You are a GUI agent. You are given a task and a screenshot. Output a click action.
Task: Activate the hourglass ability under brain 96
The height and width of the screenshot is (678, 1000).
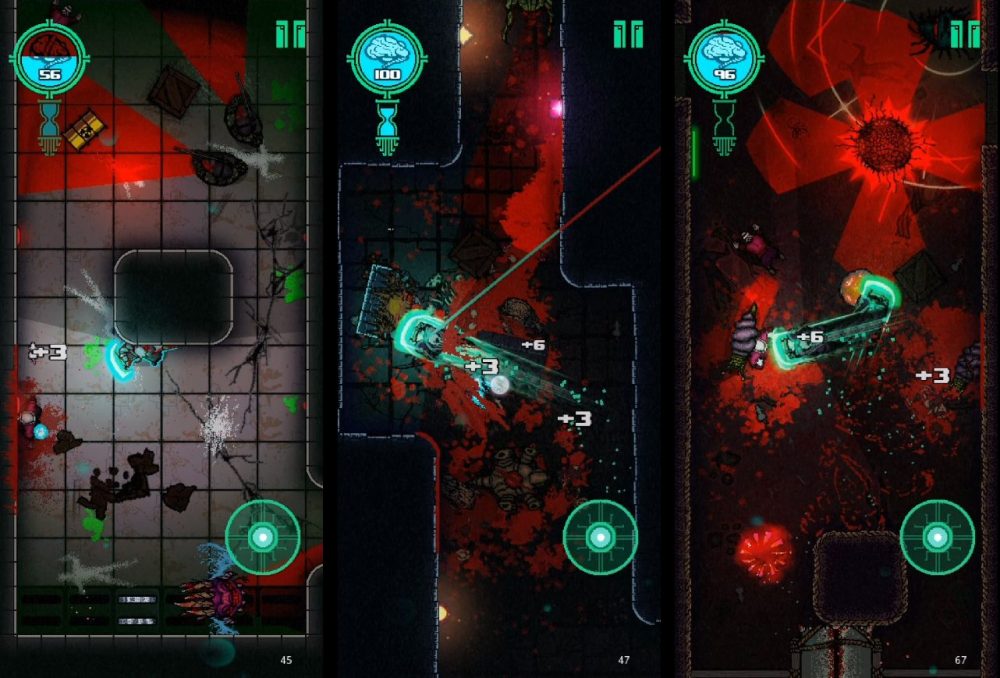[724, 127]
